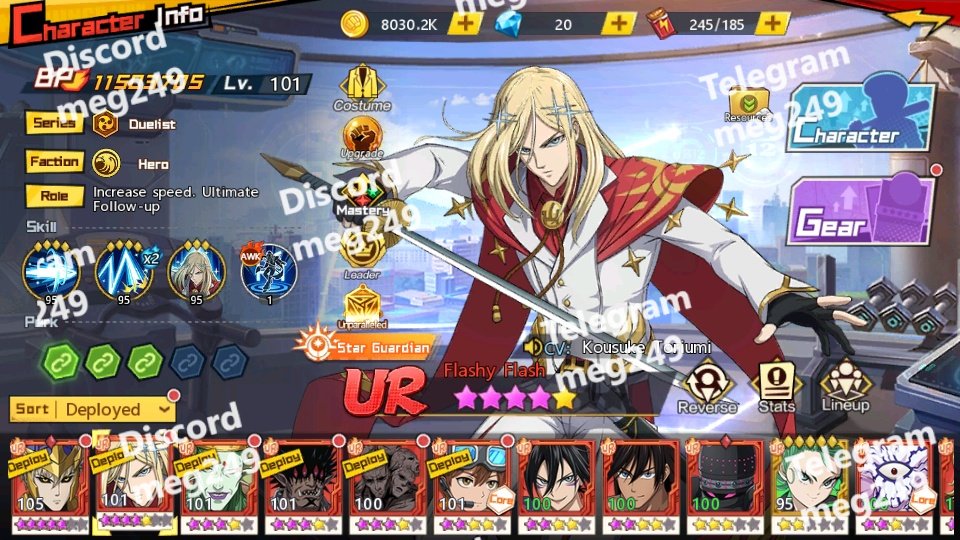This screenshot has width=960, height=540.
Task: Open the Upgrade menu
Action: coord(362,138)
